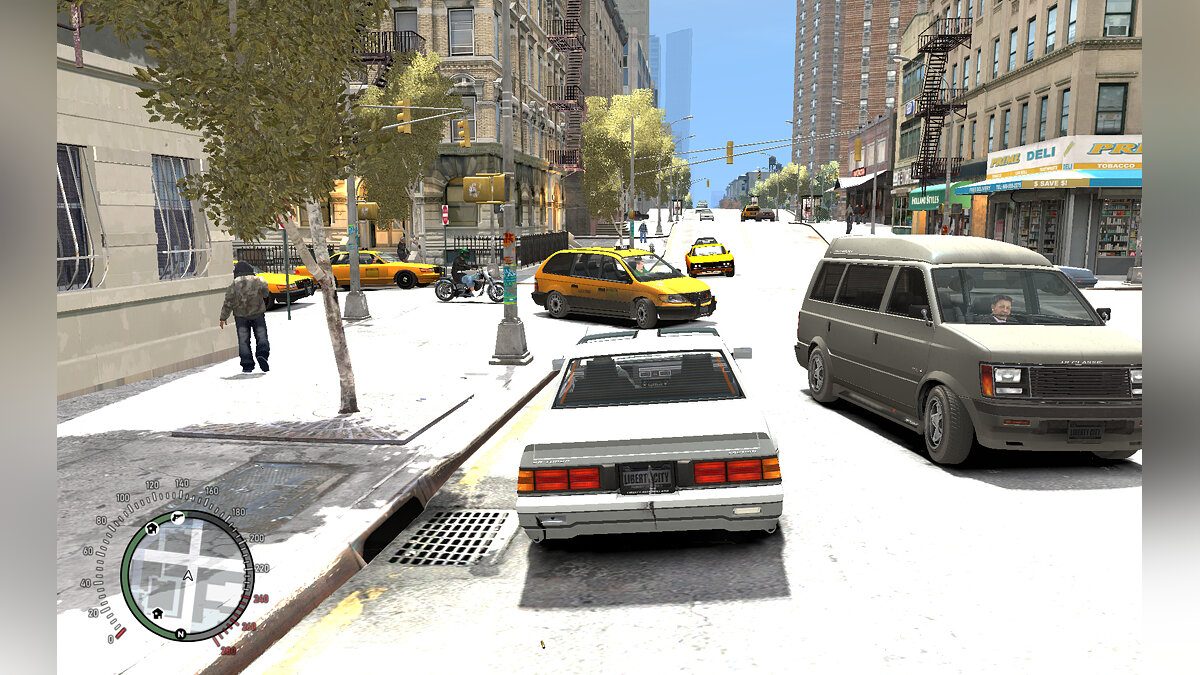The width and height of the screenshot is (1200, 675).
Task: Click the circular radar minimap
Action: pyautogui.click(x=187, y=575)
